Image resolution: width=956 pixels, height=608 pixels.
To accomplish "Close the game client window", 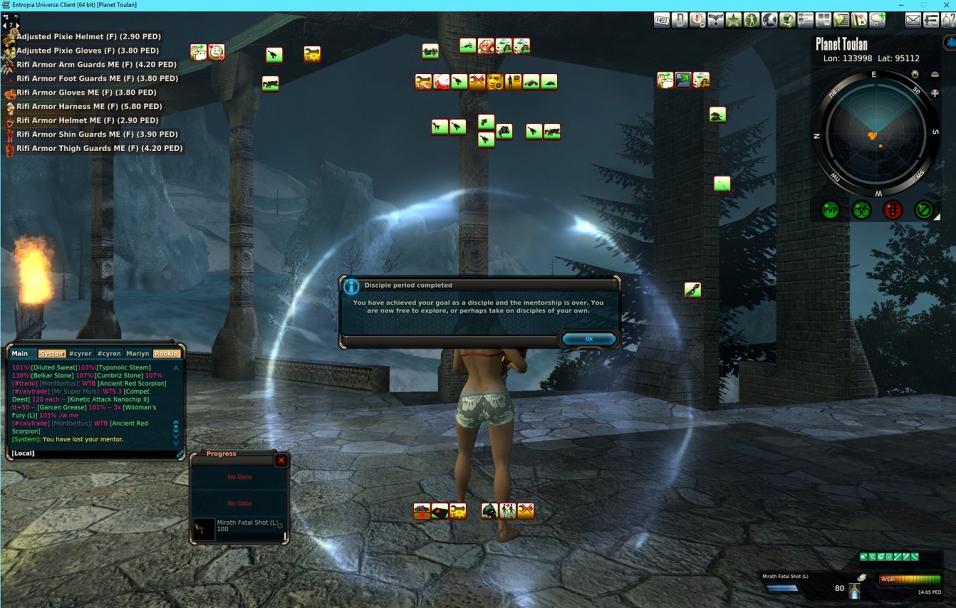I will point(948,5).
